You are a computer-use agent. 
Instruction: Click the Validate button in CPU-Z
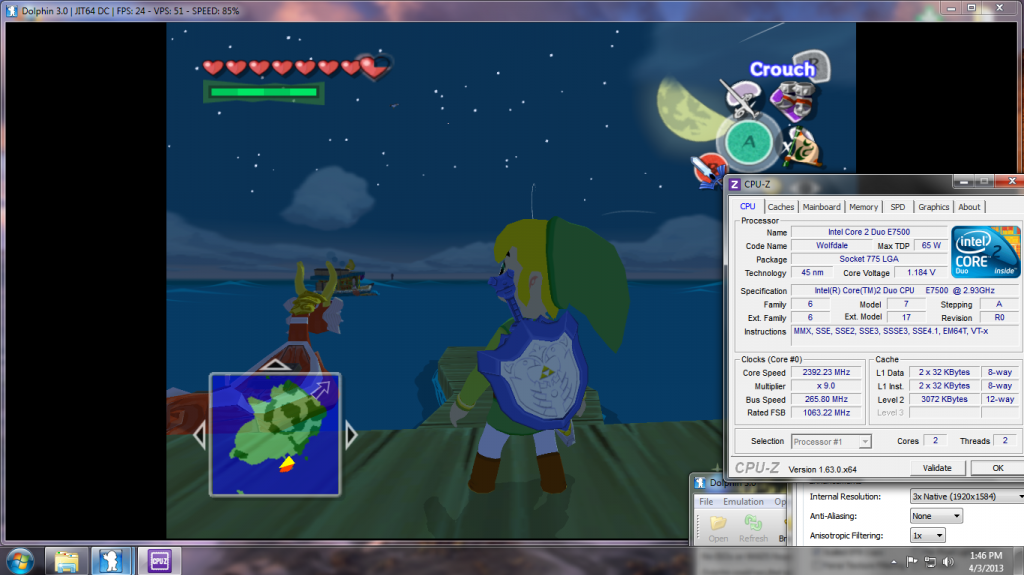(937, 468)
